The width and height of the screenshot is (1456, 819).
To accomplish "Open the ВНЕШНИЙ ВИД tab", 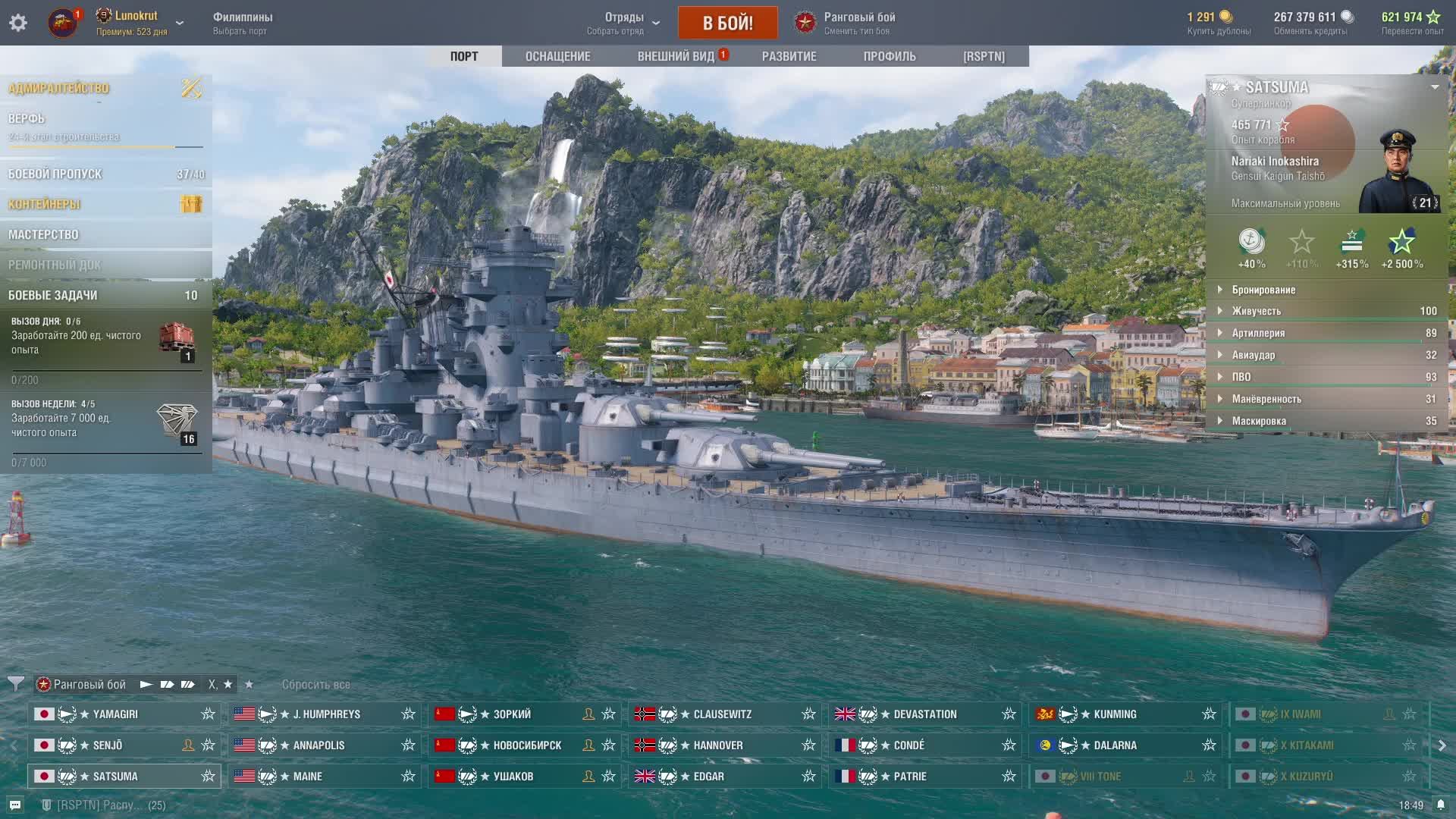I will click(676, 56).
